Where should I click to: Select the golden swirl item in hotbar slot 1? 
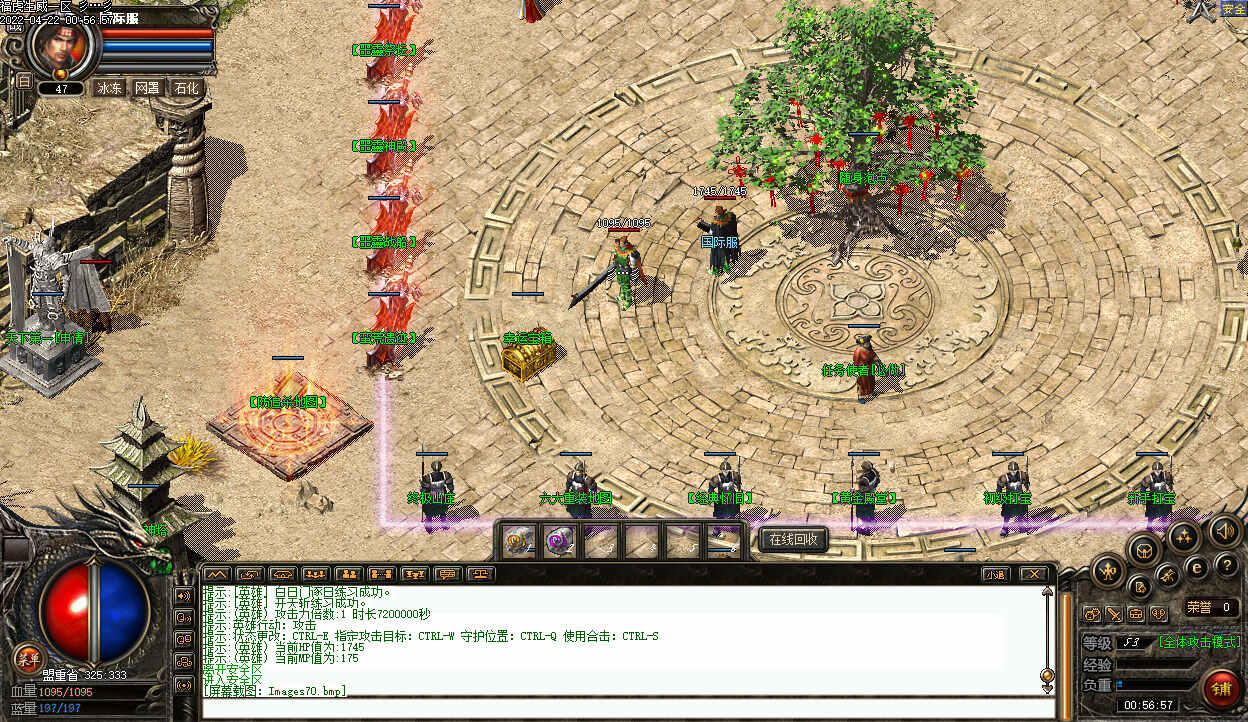(518, 541)
